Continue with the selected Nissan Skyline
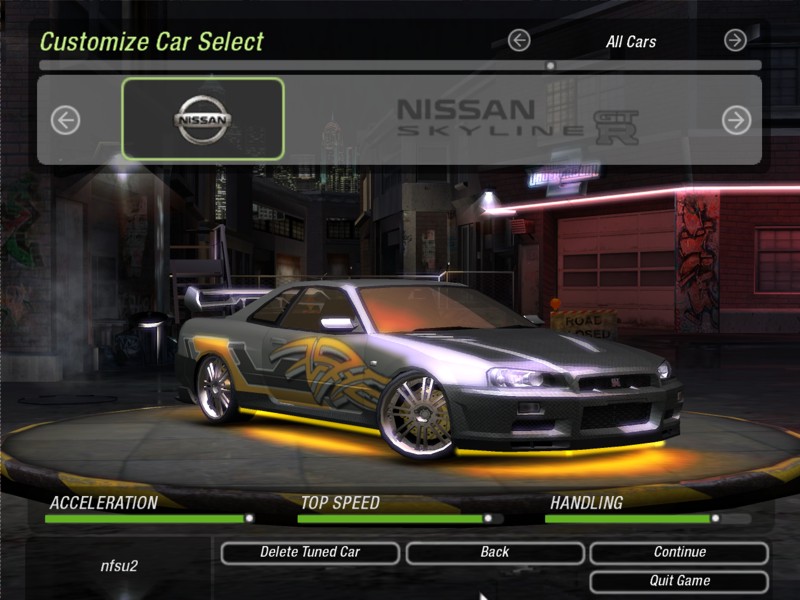This screenshot has height=600, width=800. [679, 552]
